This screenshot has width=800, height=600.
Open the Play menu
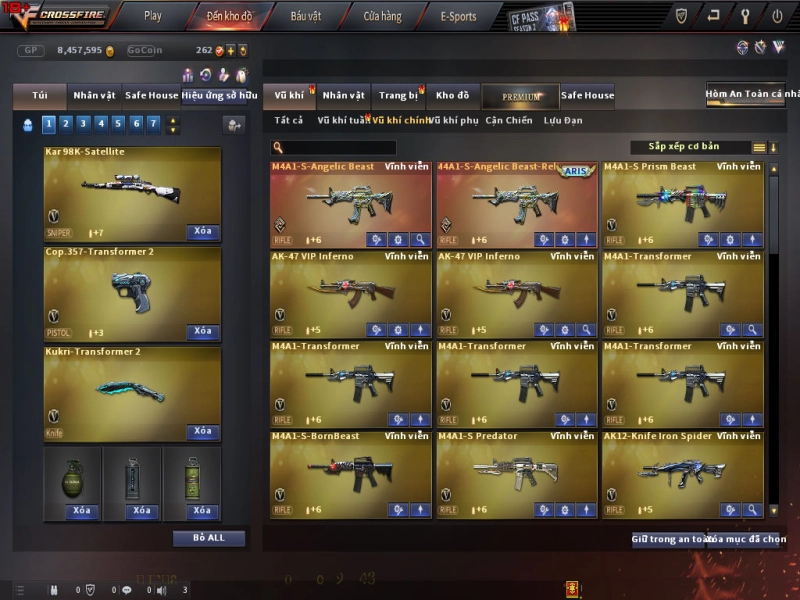point(152,16)
